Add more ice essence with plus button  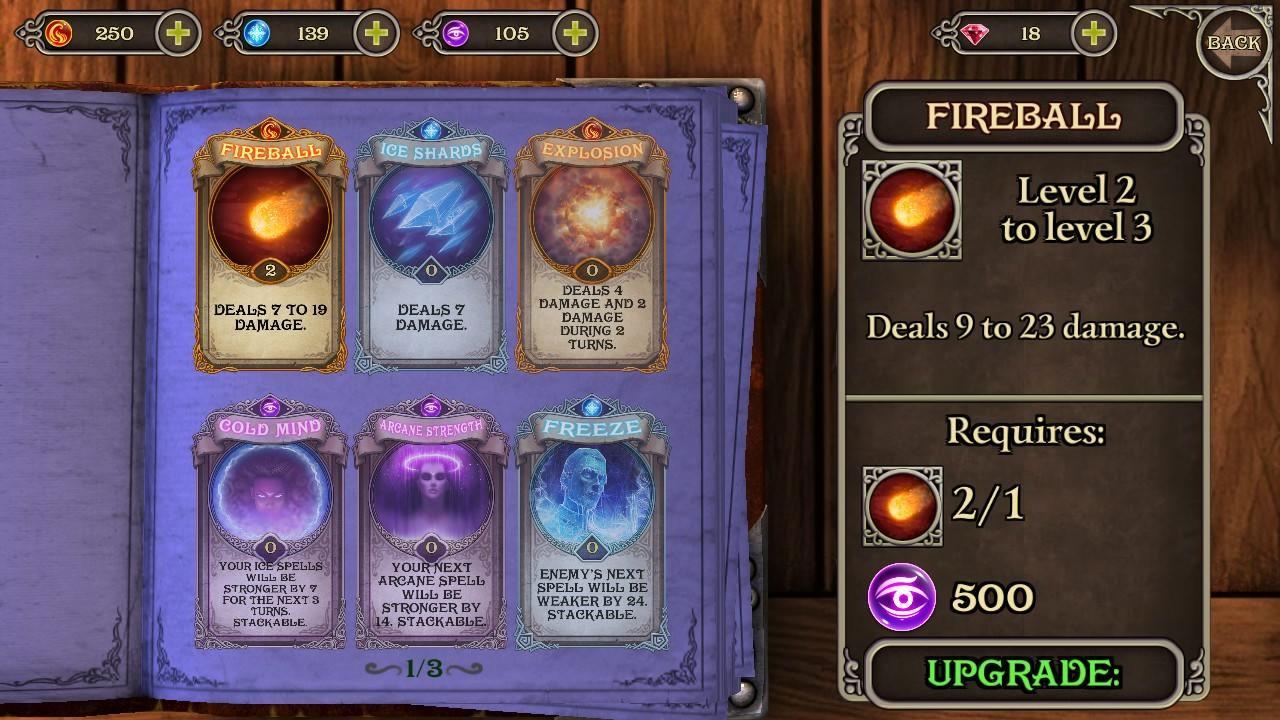click(376, 33)
